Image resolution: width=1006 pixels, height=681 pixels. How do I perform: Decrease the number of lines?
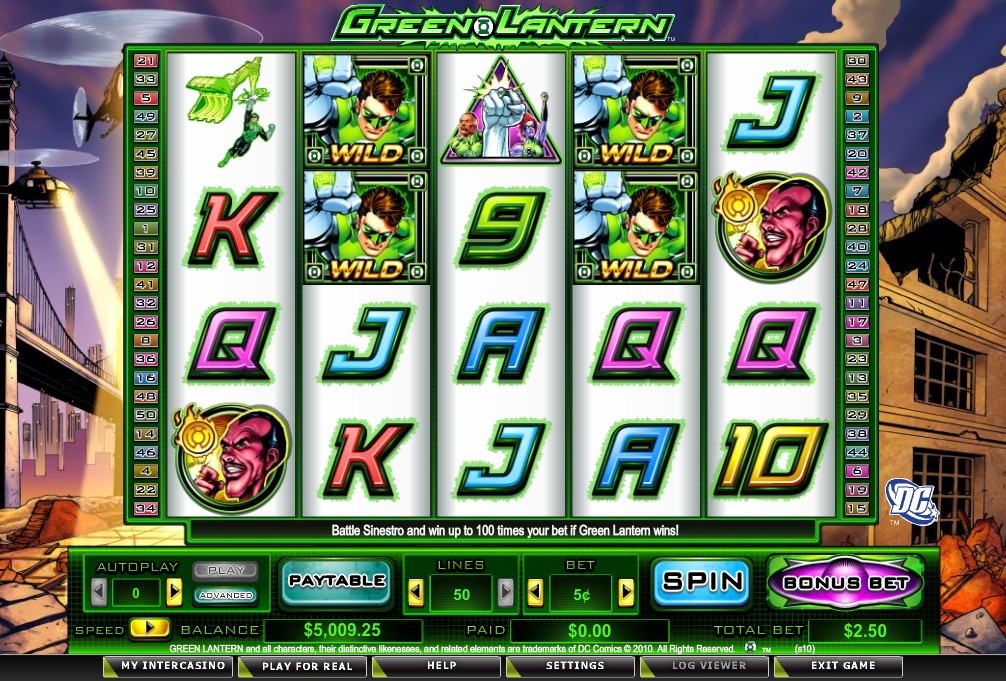pyautogui.click(x=416, y=593)
